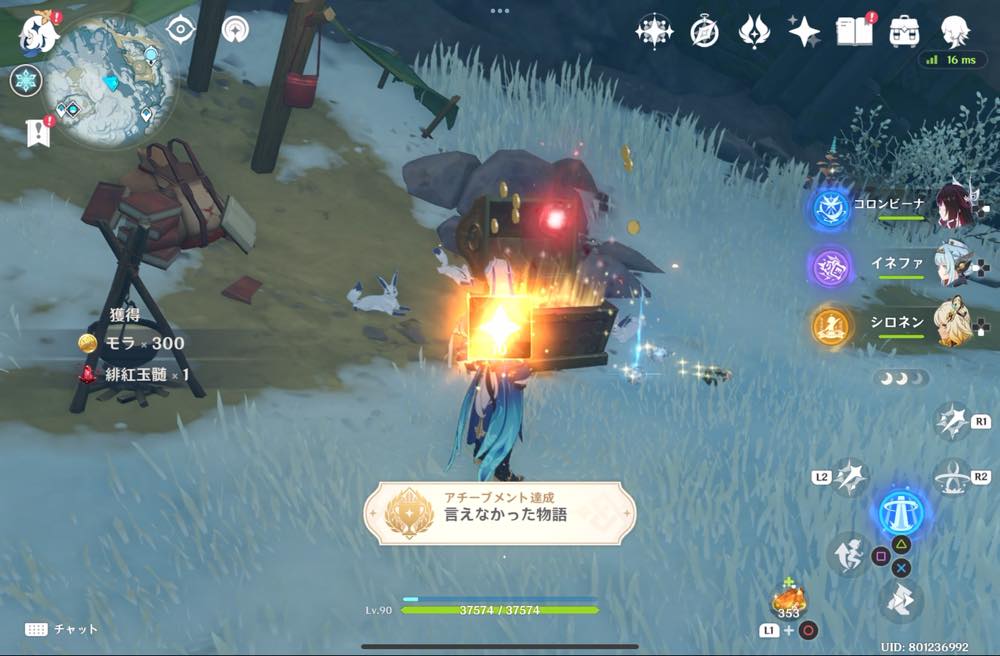Image resolution: width=1000 pixels, height=656 pixels.
Task: Open the character head profile icon
Action: pyautogui.click(x=956, y=31)
